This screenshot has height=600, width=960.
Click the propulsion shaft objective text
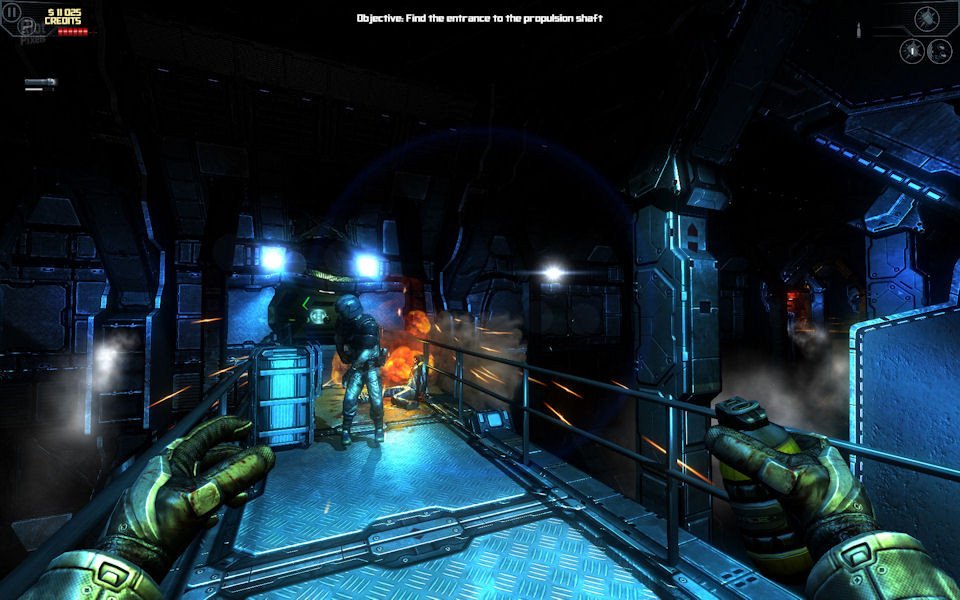pyautogui.click(x=480, y=18)
